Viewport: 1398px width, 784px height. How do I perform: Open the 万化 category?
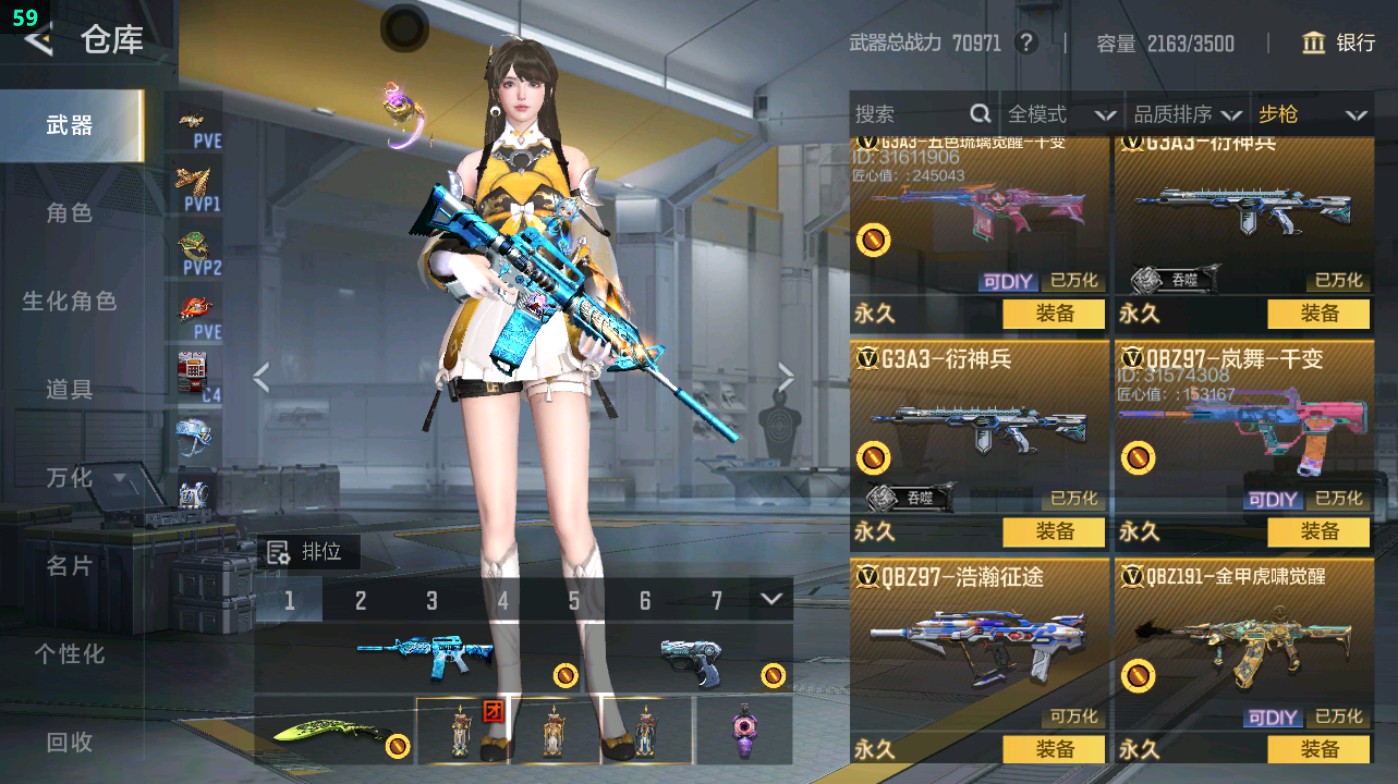(x=70, y=480)
